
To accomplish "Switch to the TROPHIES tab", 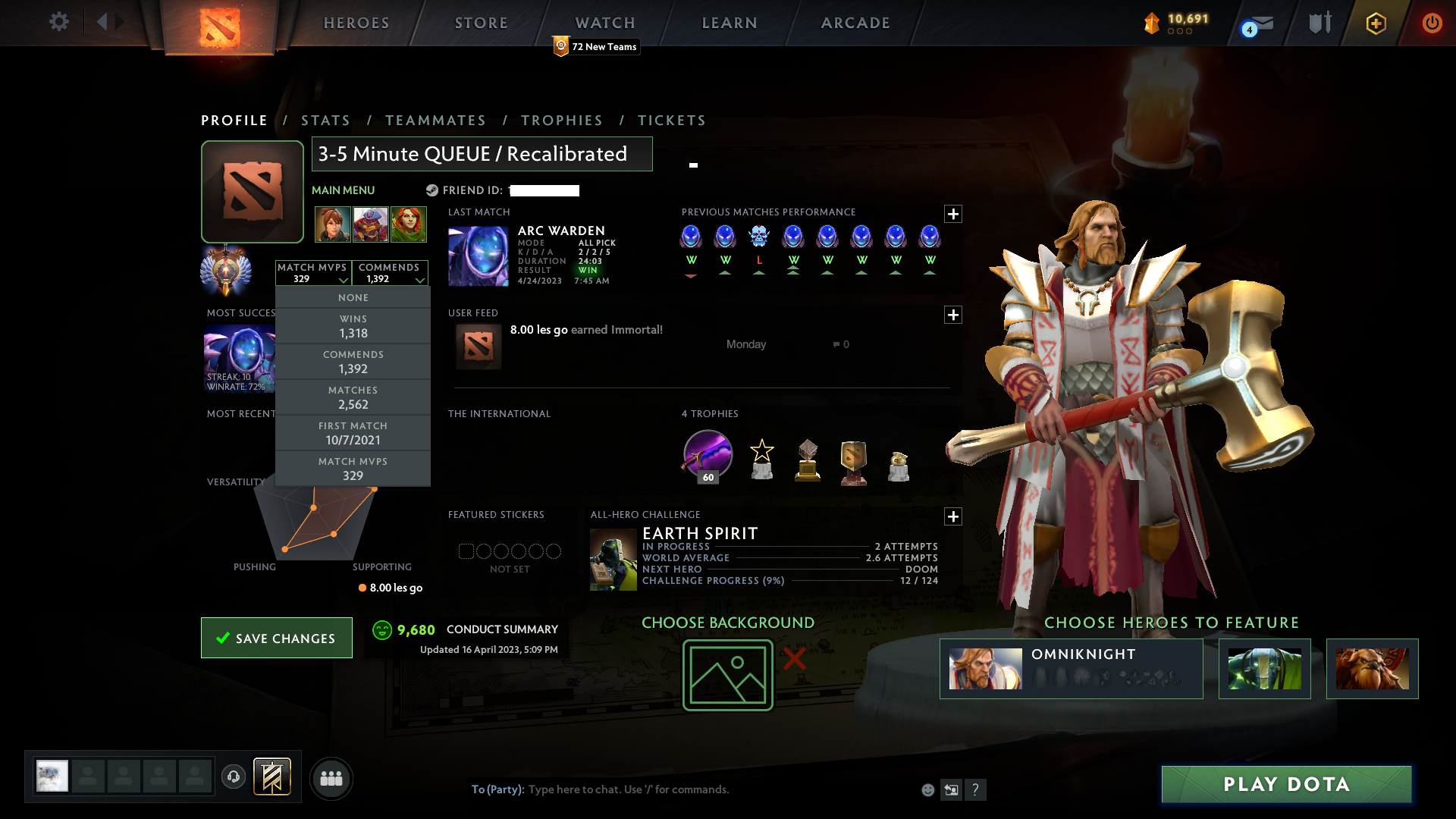I will [562, 120].
